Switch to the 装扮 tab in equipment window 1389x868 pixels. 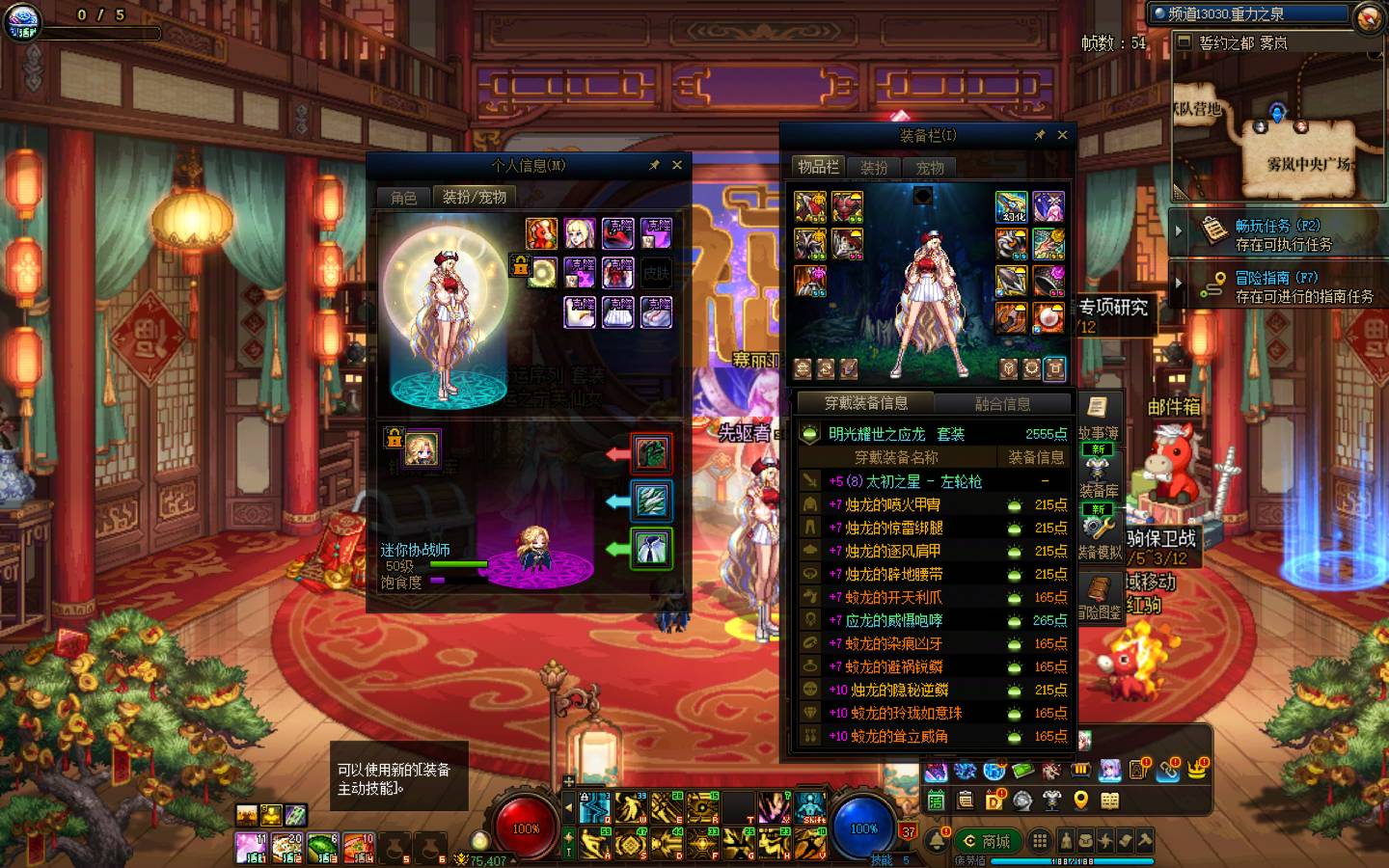point(874,168)
